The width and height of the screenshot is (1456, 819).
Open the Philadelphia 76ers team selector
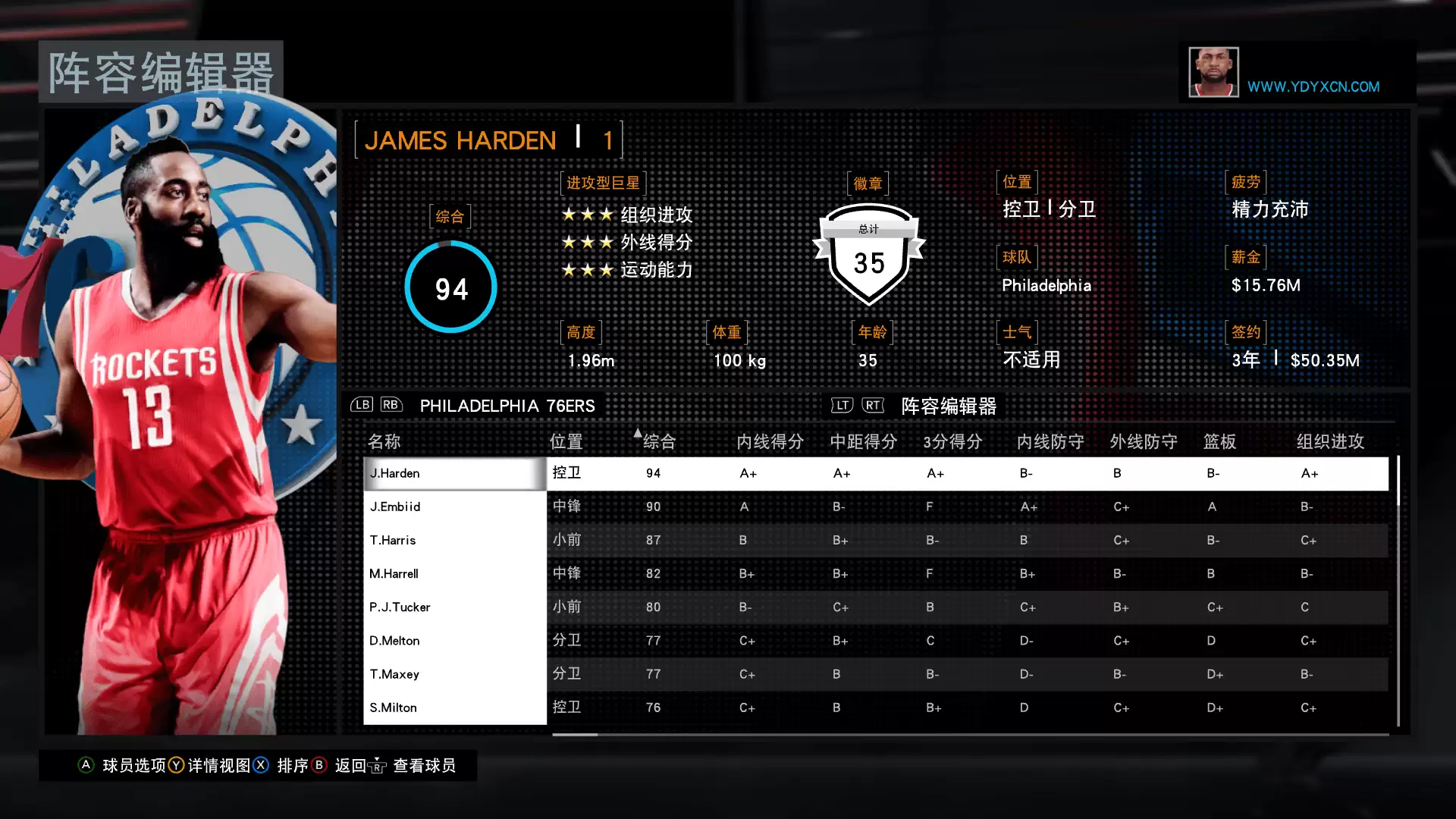tap(507, 406)
